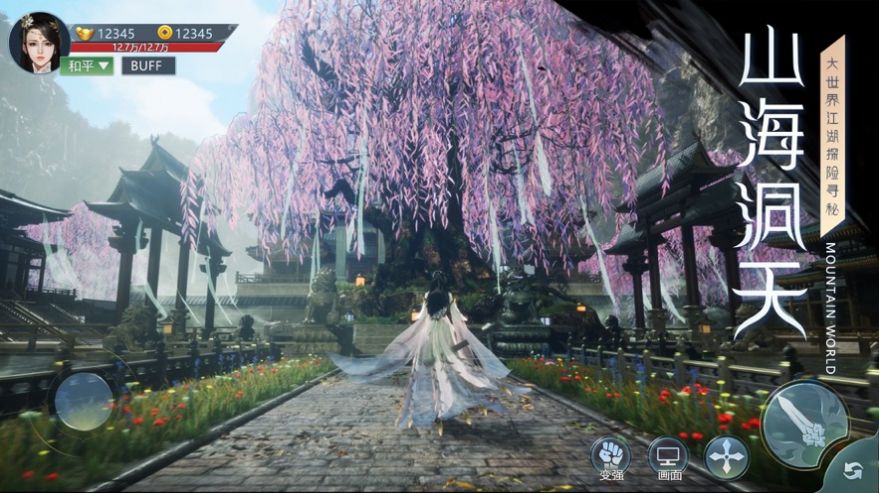Show the BUFF status list

pyautogui.click(x=148, y=66)
